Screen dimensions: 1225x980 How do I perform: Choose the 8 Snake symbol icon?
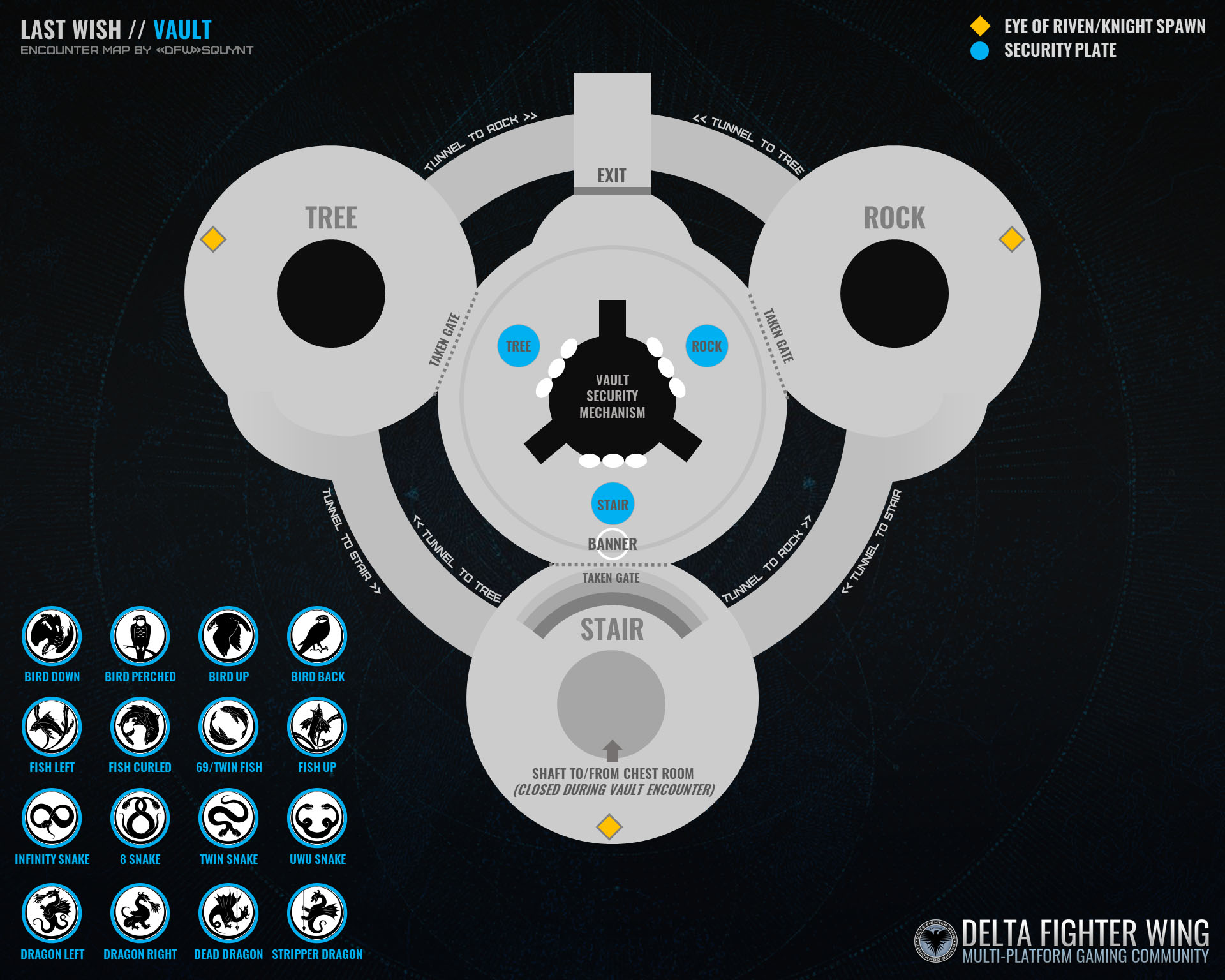point(140,818)
